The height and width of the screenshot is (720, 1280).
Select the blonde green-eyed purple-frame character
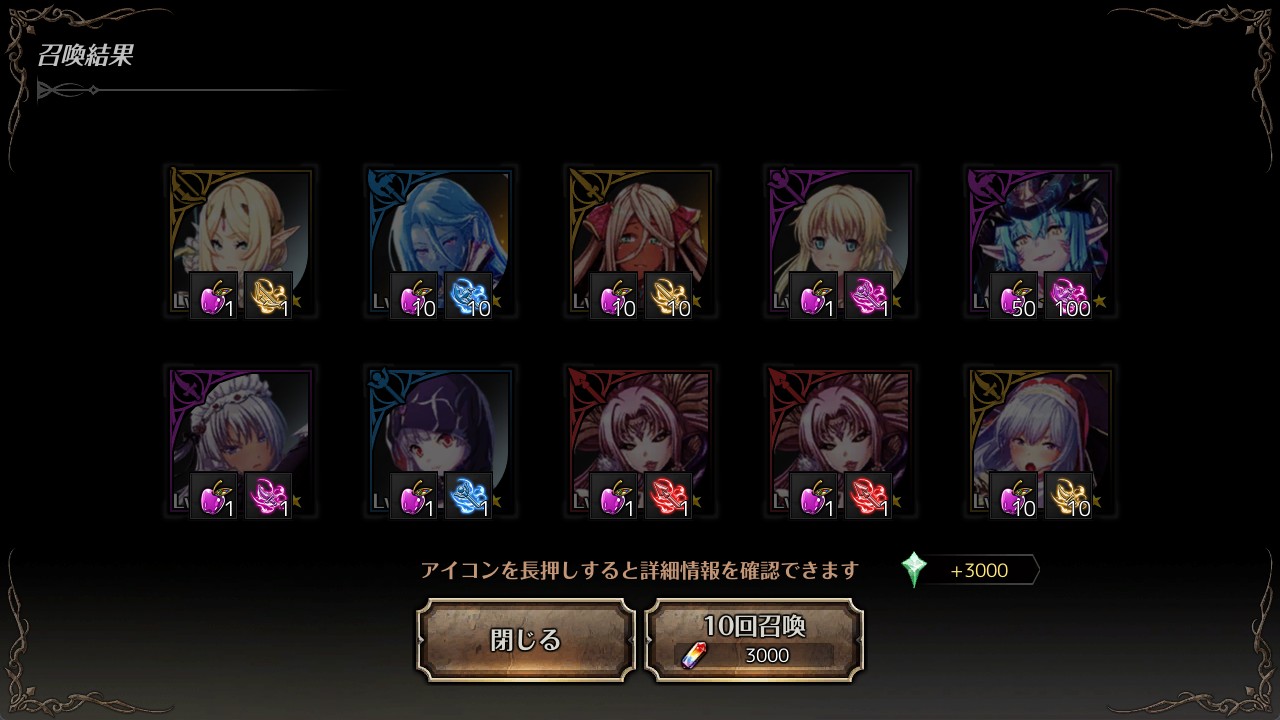coord(840,230)
